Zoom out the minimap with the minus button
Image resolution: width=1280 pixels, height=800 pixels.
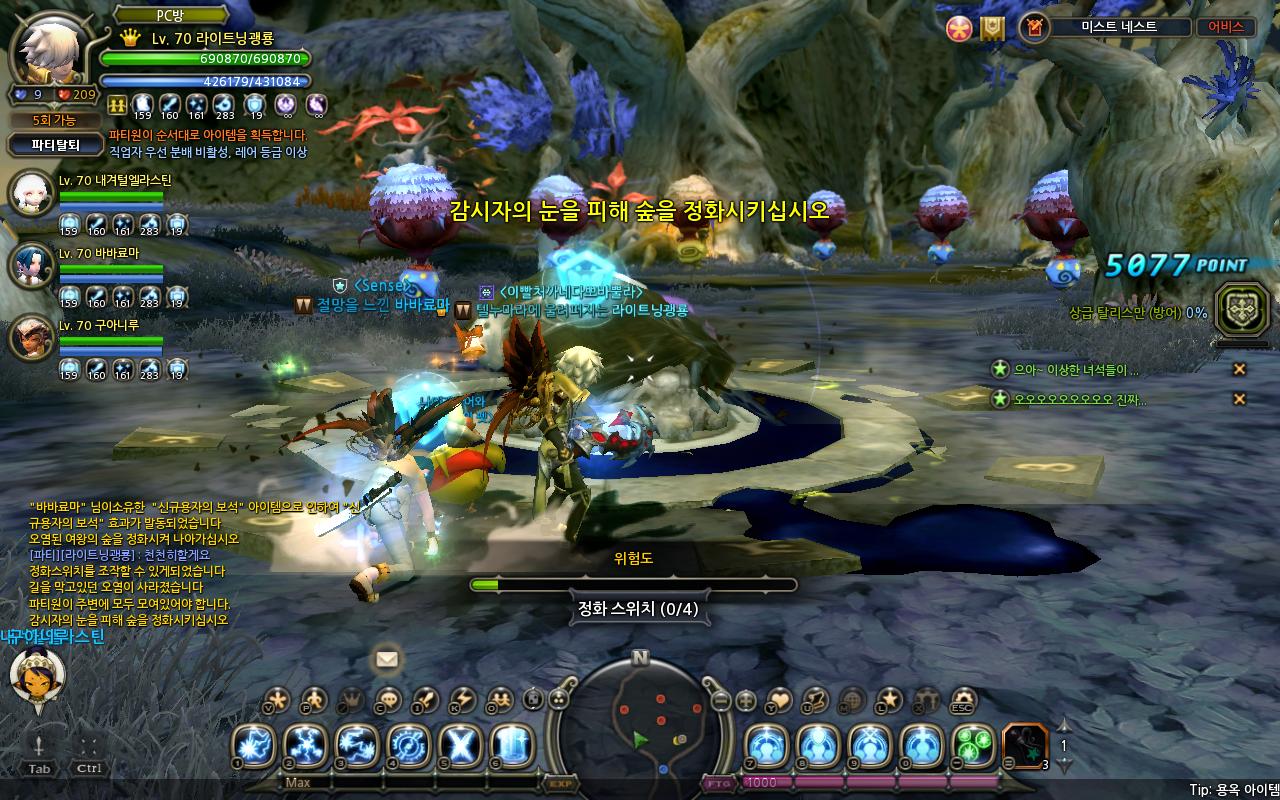pos(721,700)
